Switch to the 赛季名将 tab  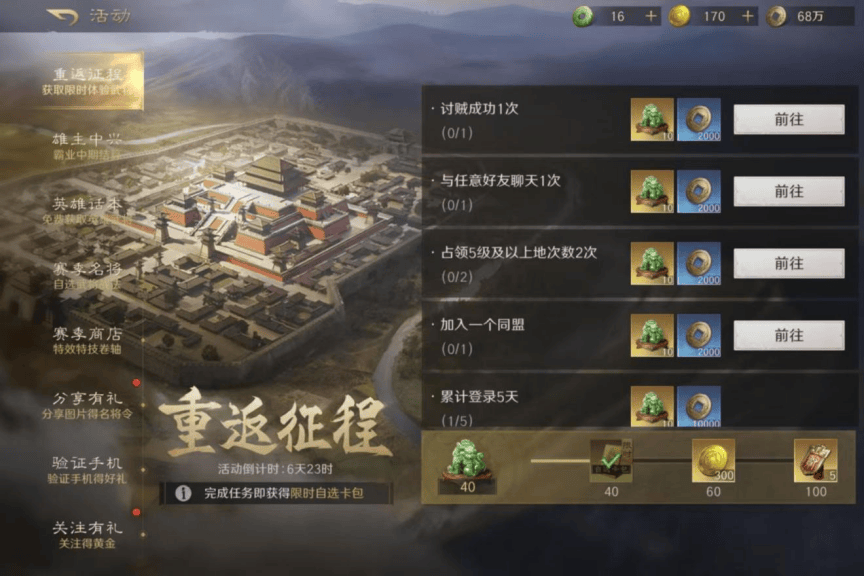(87, 274)
